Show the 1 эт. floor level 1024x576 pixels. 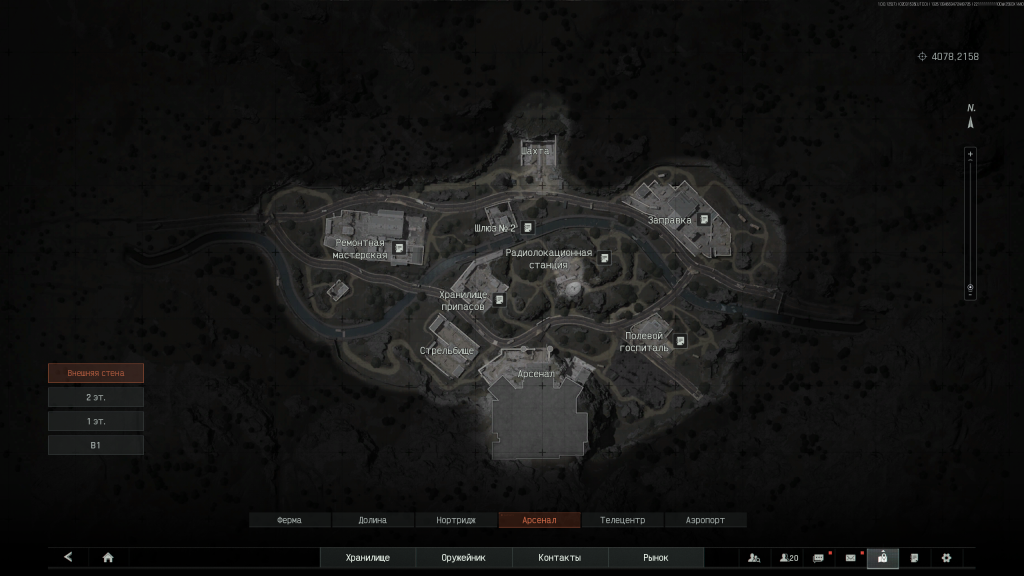pos(96,421)
